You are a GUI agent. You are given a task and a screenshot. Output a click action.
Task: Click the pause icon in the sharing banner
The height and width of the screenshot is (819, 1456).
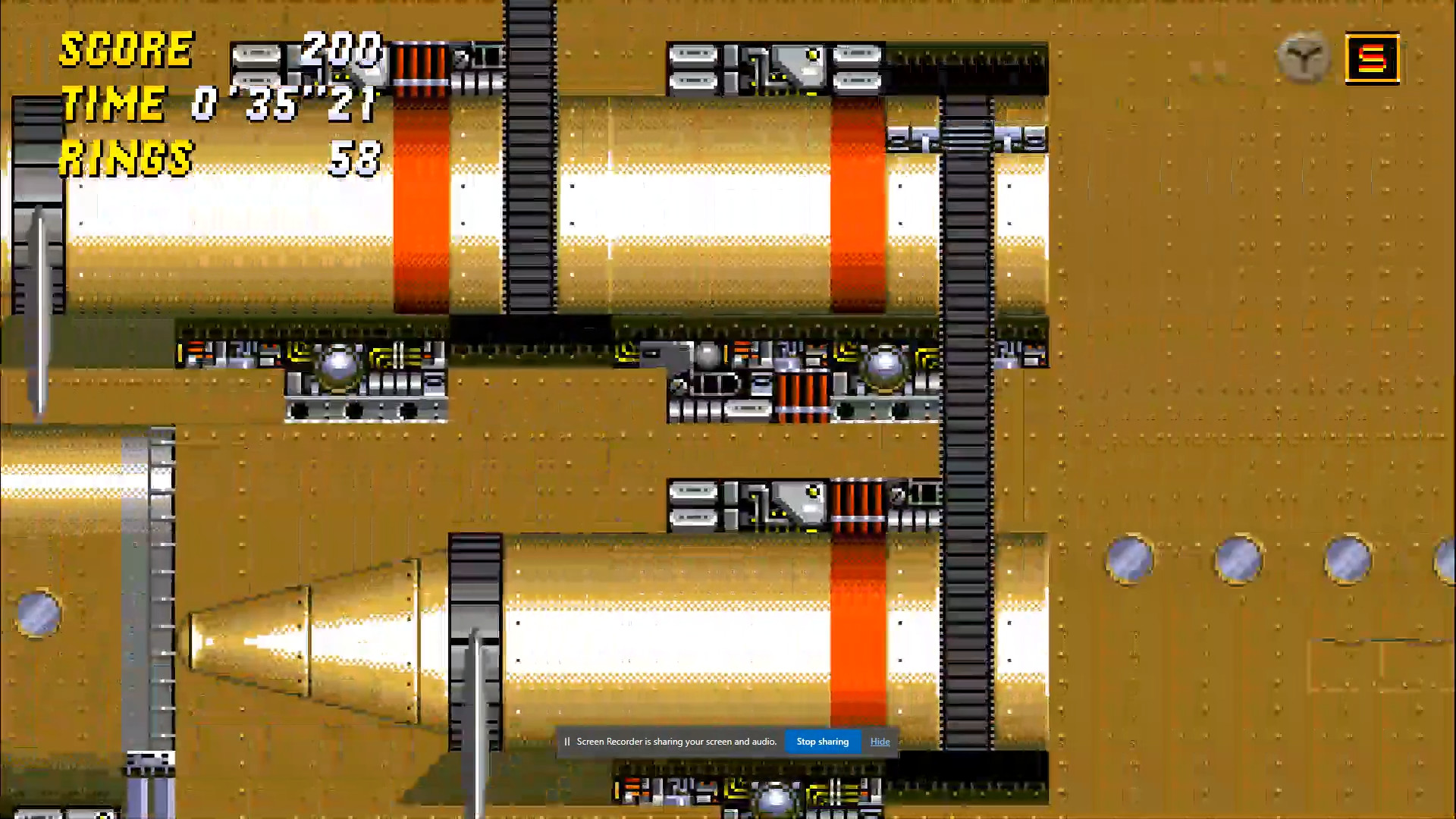[x=569, y=742]
